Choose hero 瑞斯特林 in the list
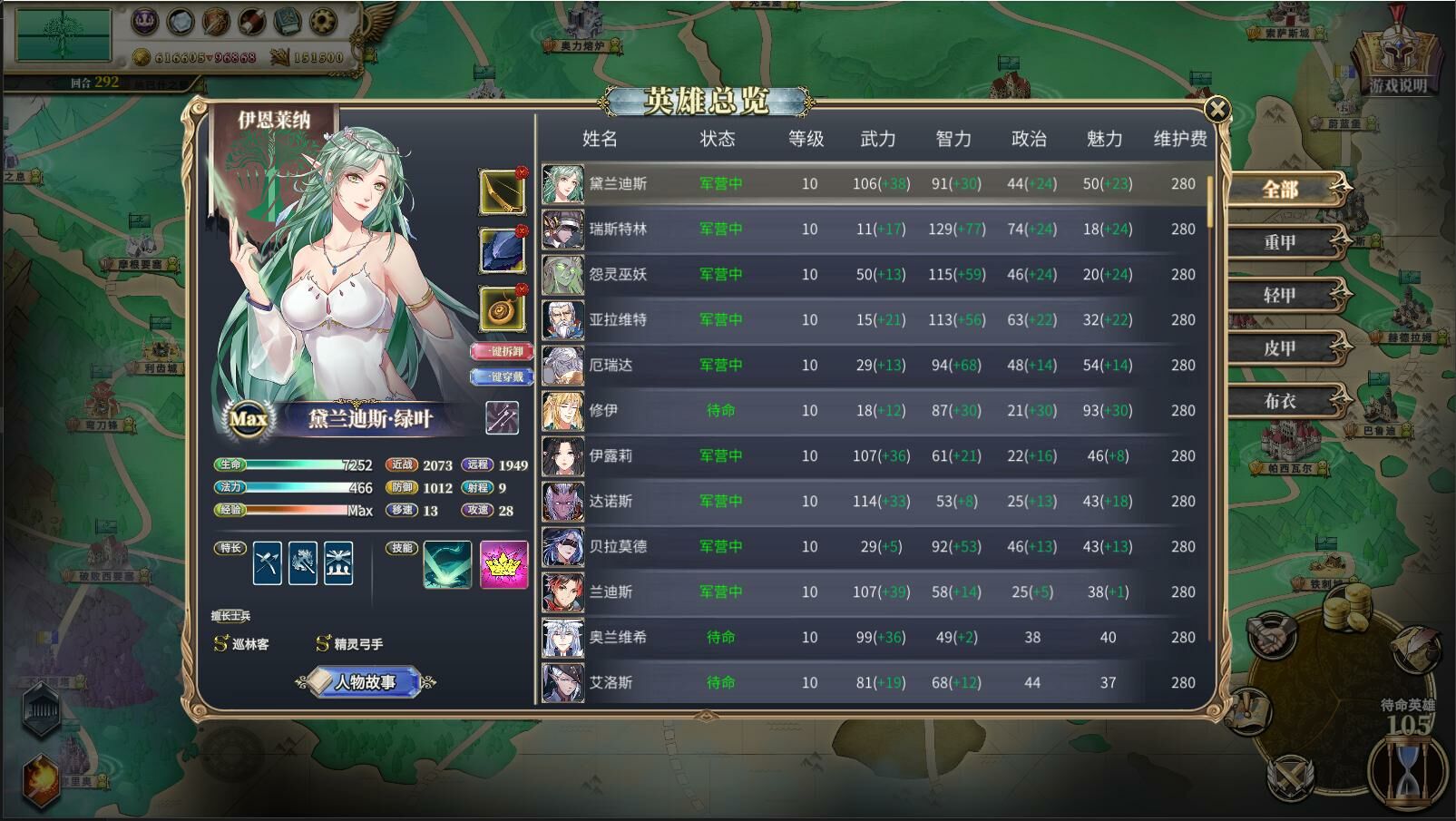 point(619,229)
